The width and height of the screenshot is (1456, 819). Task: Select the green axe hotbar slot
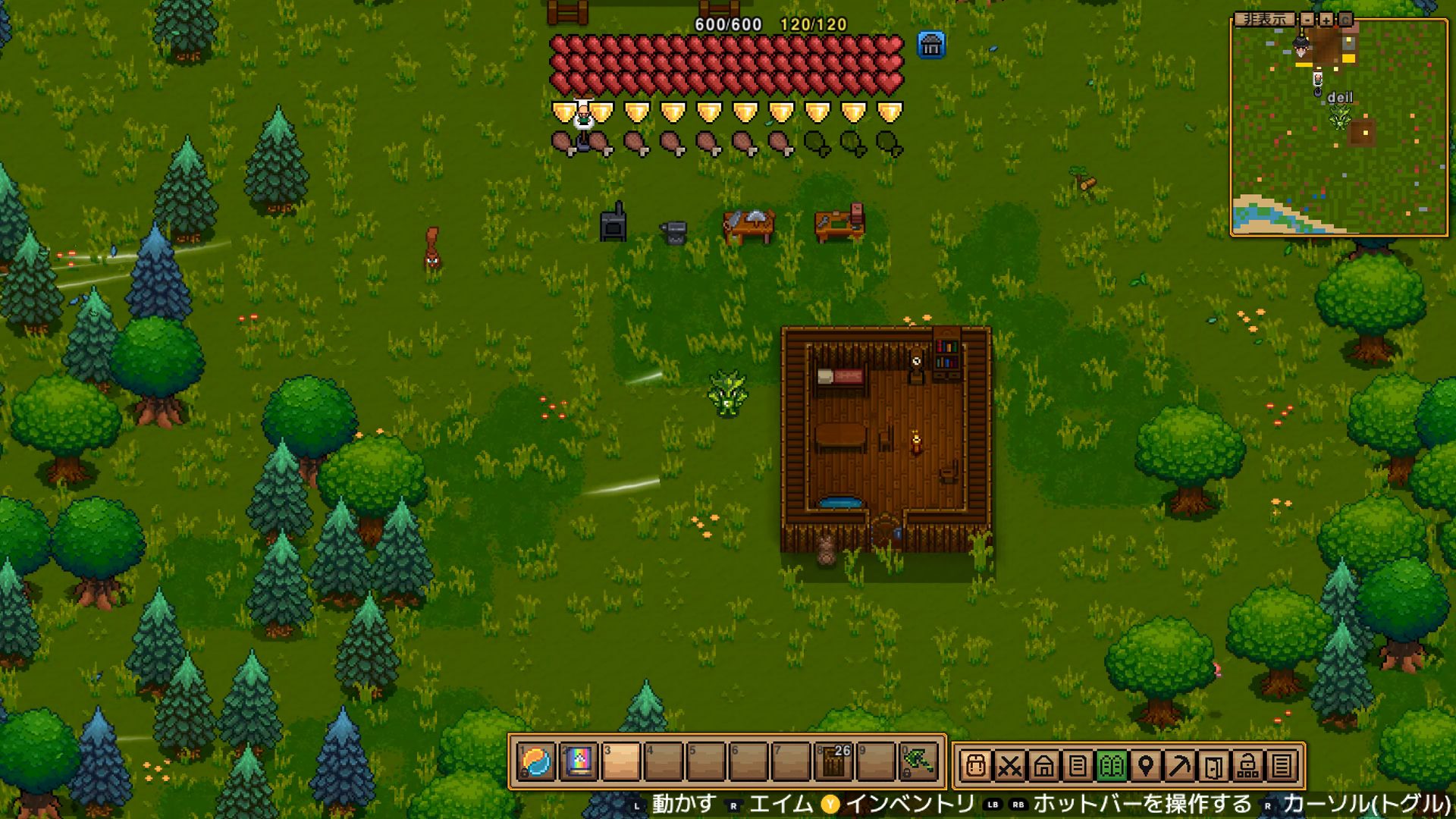click(x=918, y=761)
